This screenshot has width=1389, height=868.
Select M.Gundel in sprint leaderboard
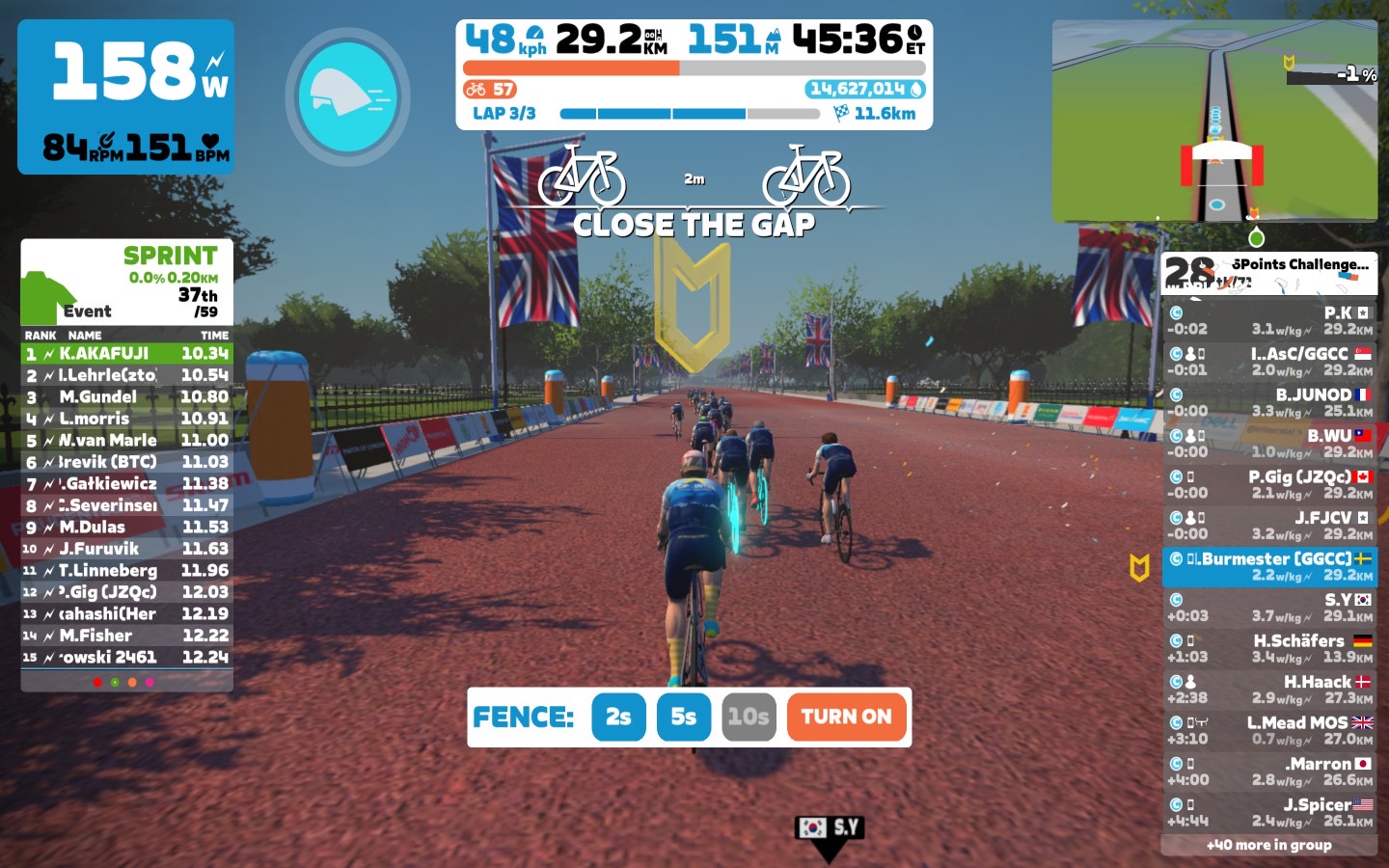pyautogui.click(x=126, y=397)
